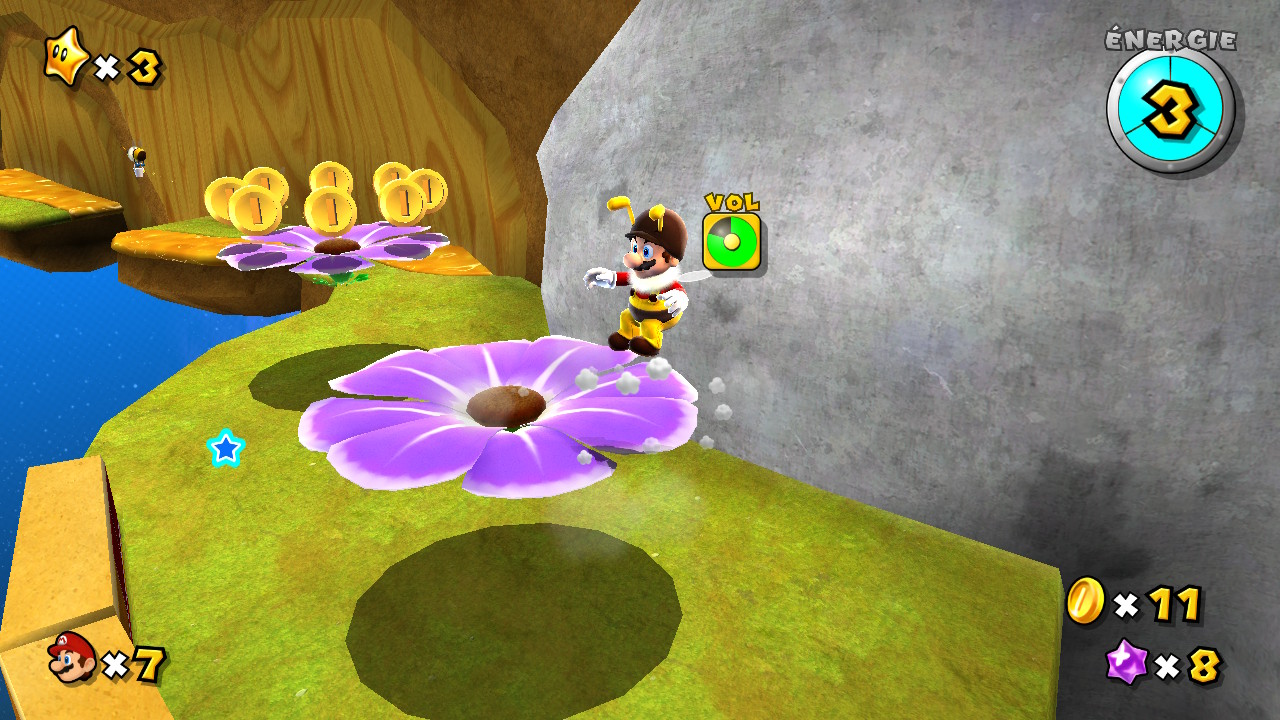This screenshot has height=720, width=1280.
Task: Select the purple Star Bit icon
Action: point(1127,661)
